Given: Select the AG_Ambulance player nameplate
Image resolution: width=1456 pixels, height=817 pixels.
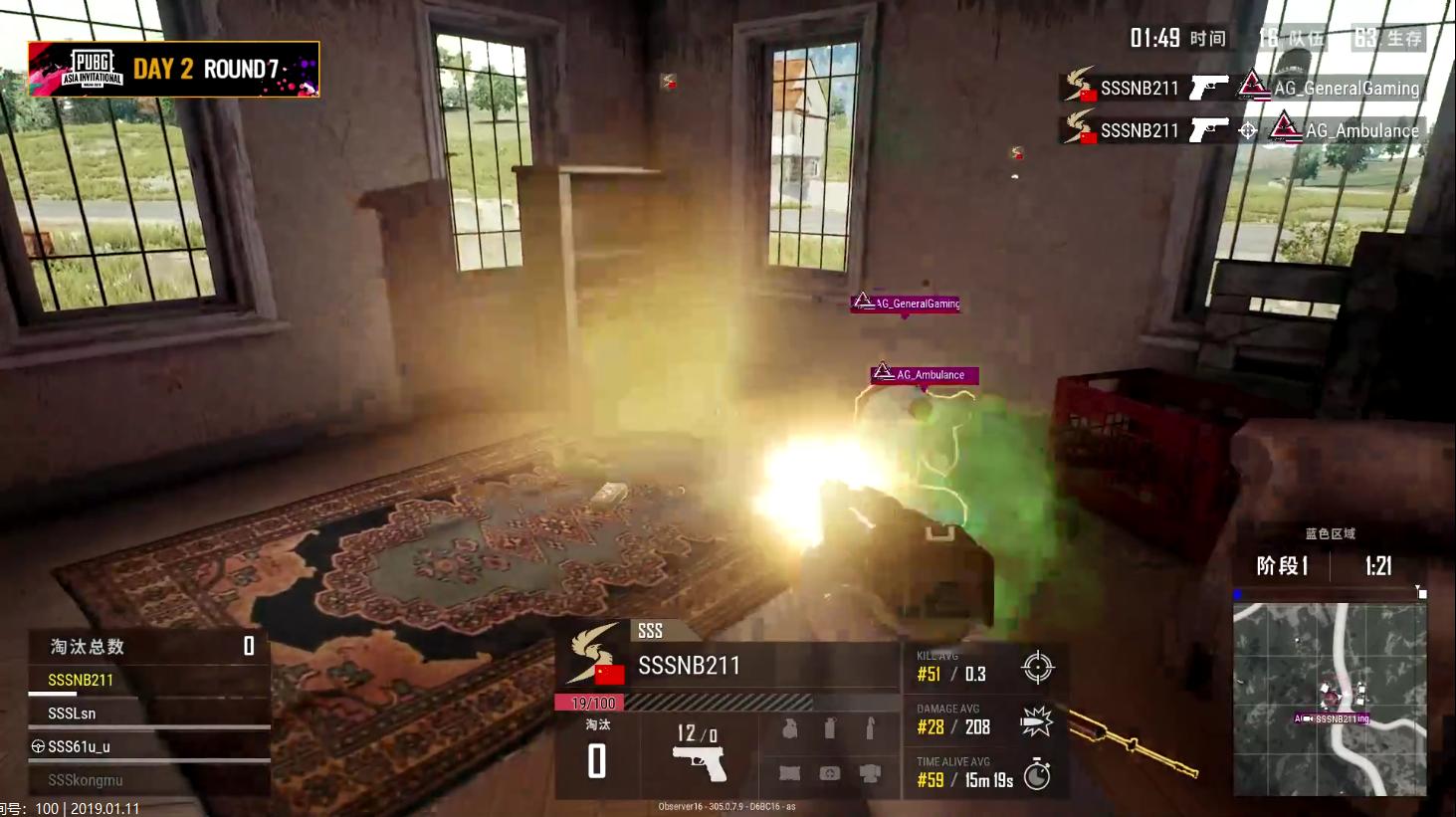Looking at the screenshot, I should [x=924, y=375].
